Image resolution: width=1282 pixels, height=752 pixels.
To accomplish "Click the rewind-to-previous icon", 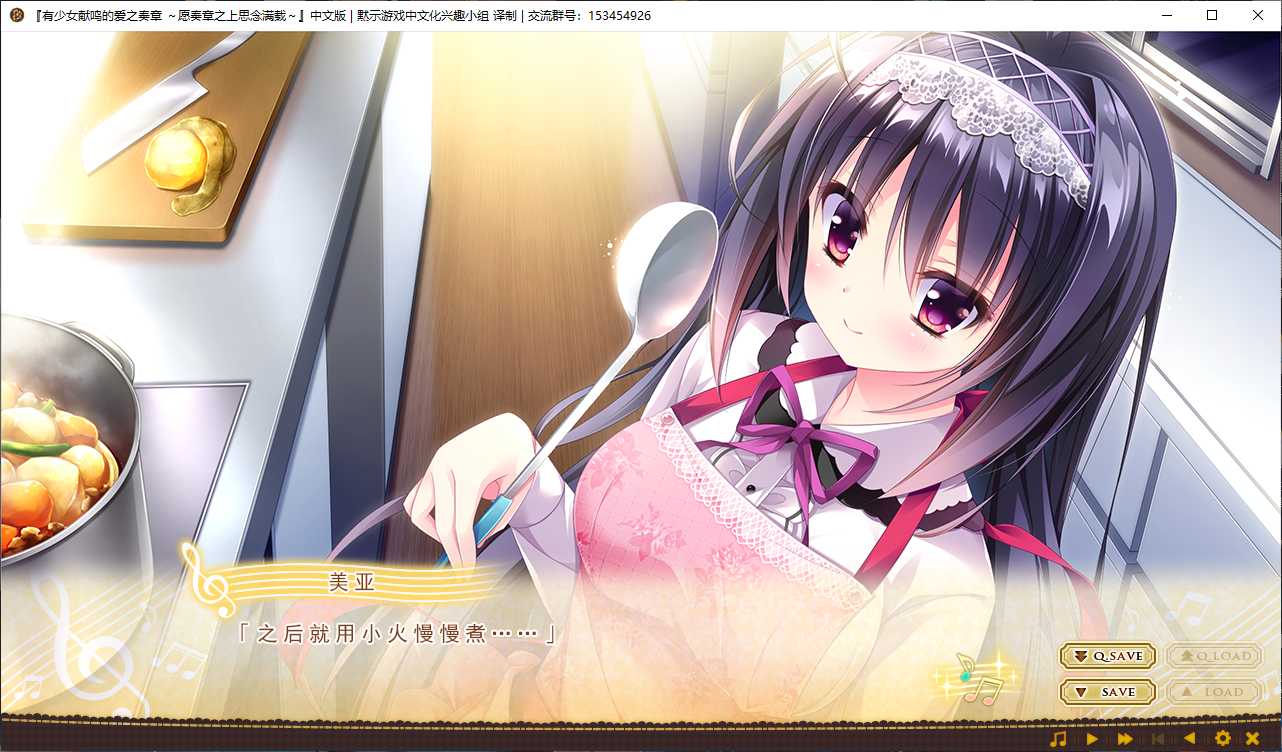I will click(1159, 740).
